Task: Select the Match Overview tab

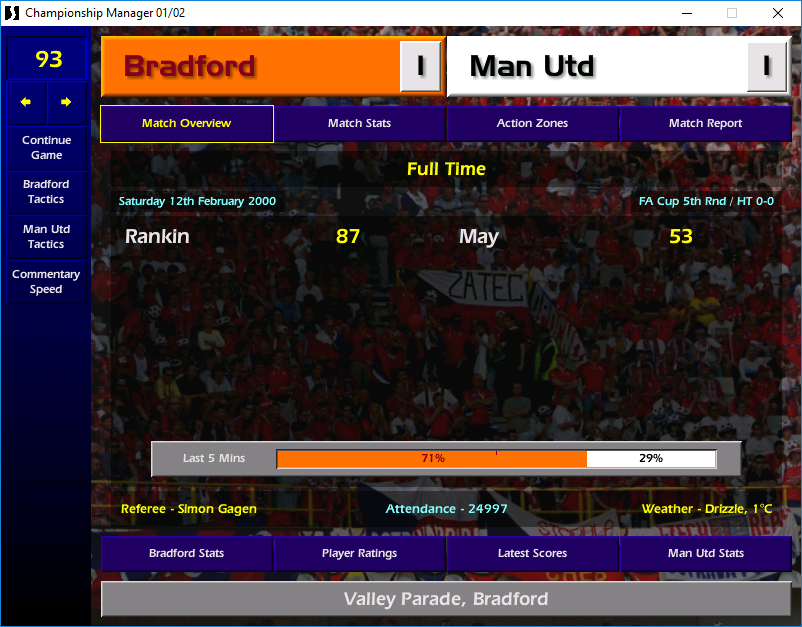Action: (x=186, y=124)
